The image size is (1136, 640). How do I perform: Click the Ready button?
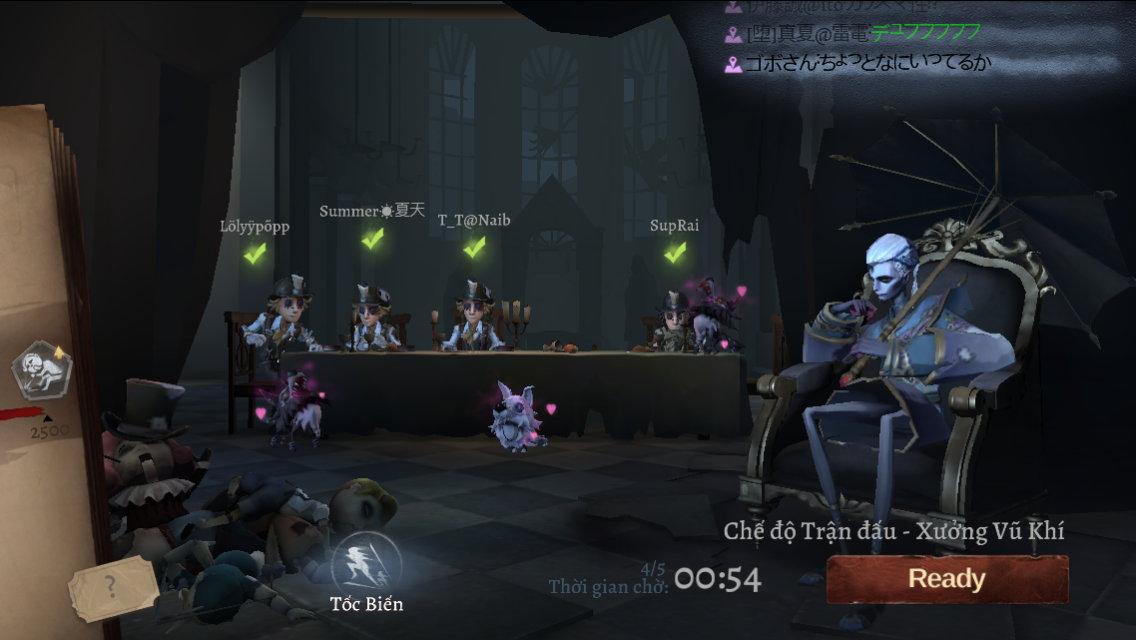coord(946,579)
